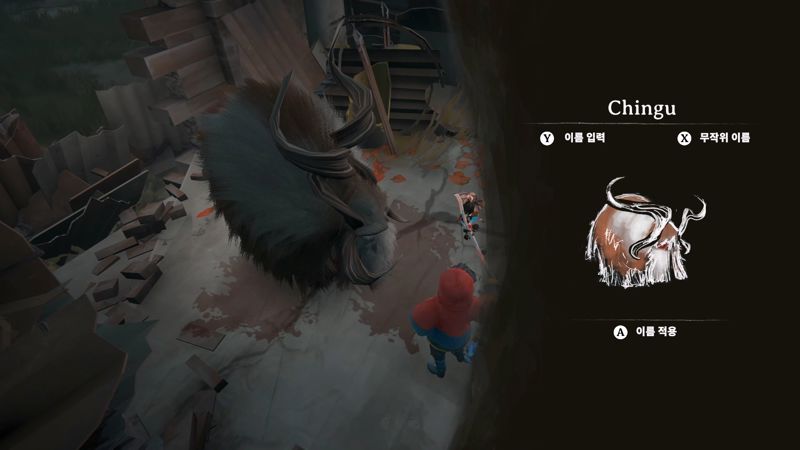
Task: Click the Chingu name field
Action: 645,106
